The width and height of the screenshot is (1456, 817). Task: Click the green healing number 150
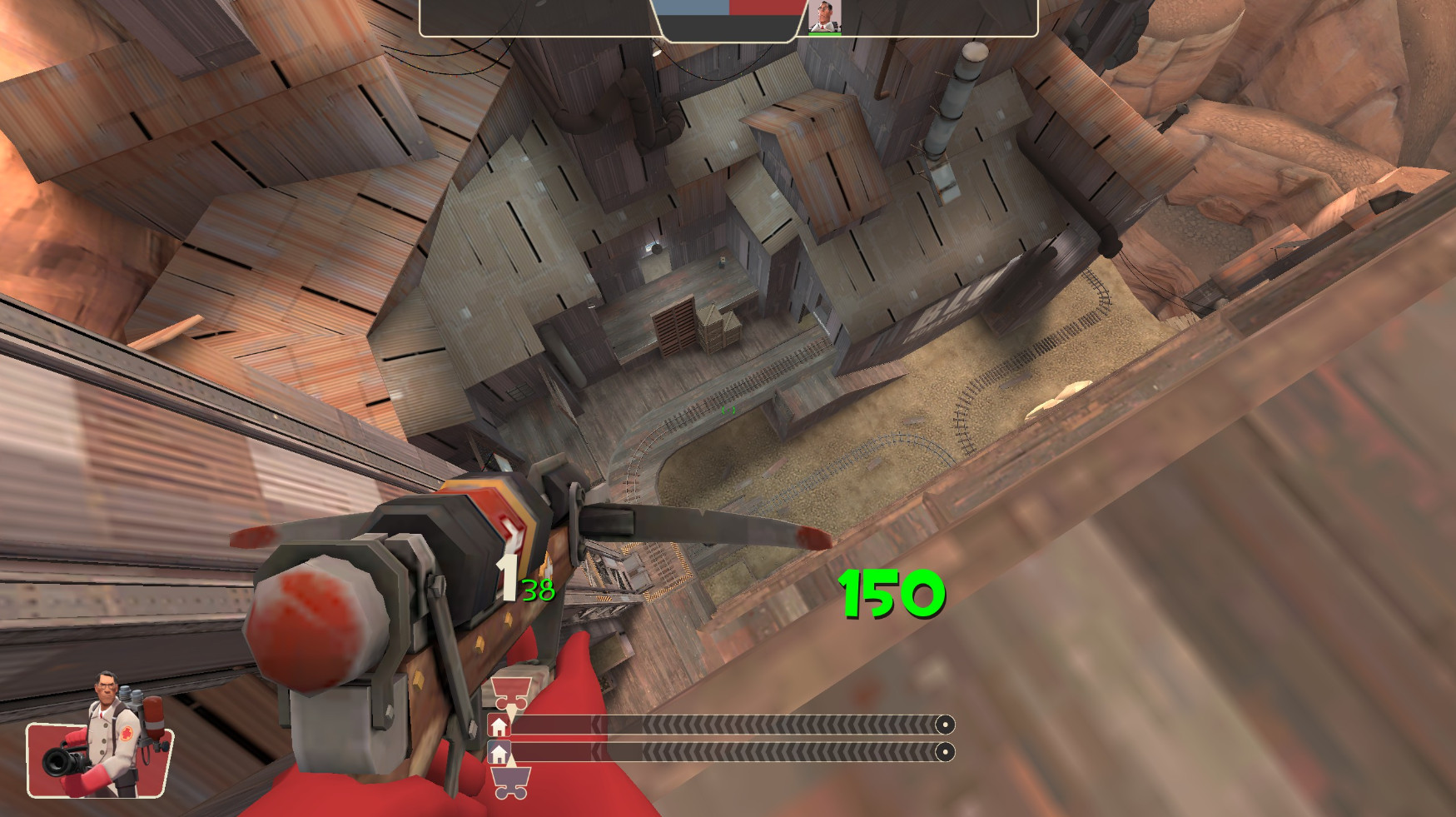[x=891, y=591]
